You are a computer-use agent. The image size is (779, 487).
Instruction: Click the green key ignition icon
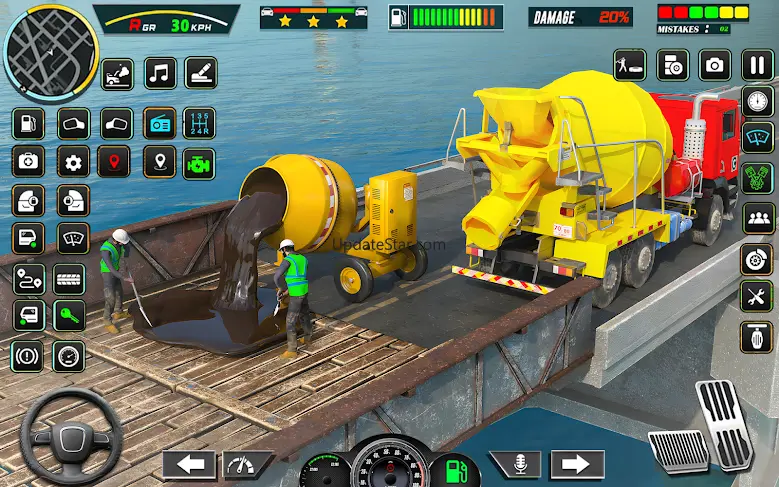[x=69, y=316]
